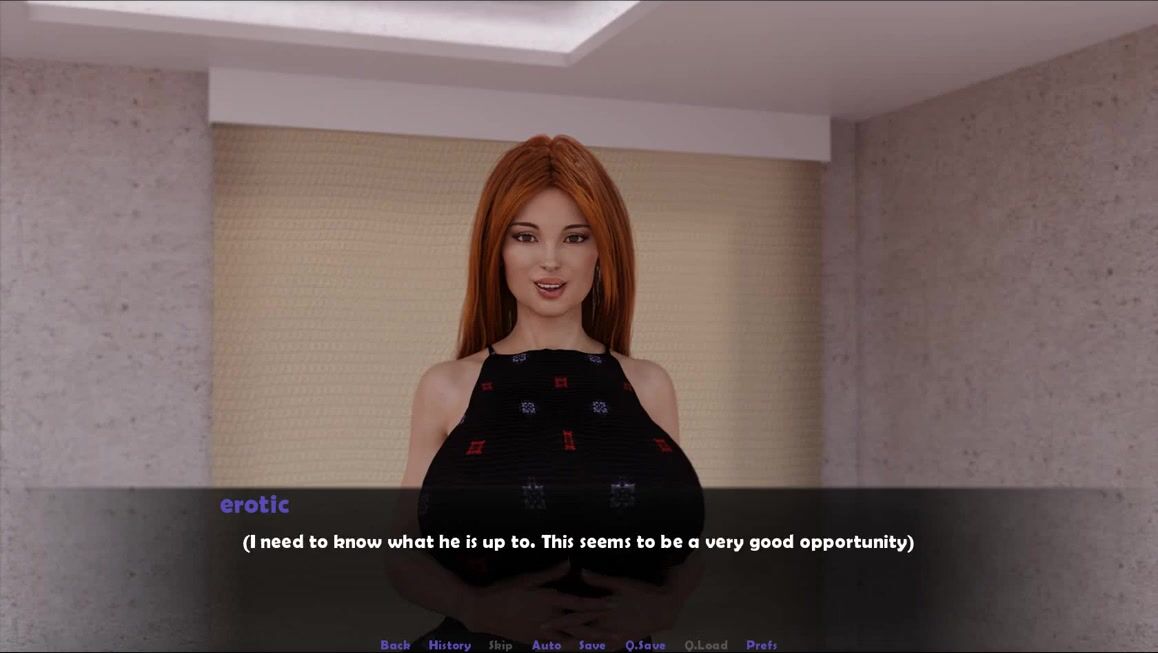Quick save with Q.Save
The width and height of the screenshot is (1158, 653).
[645, 645]
